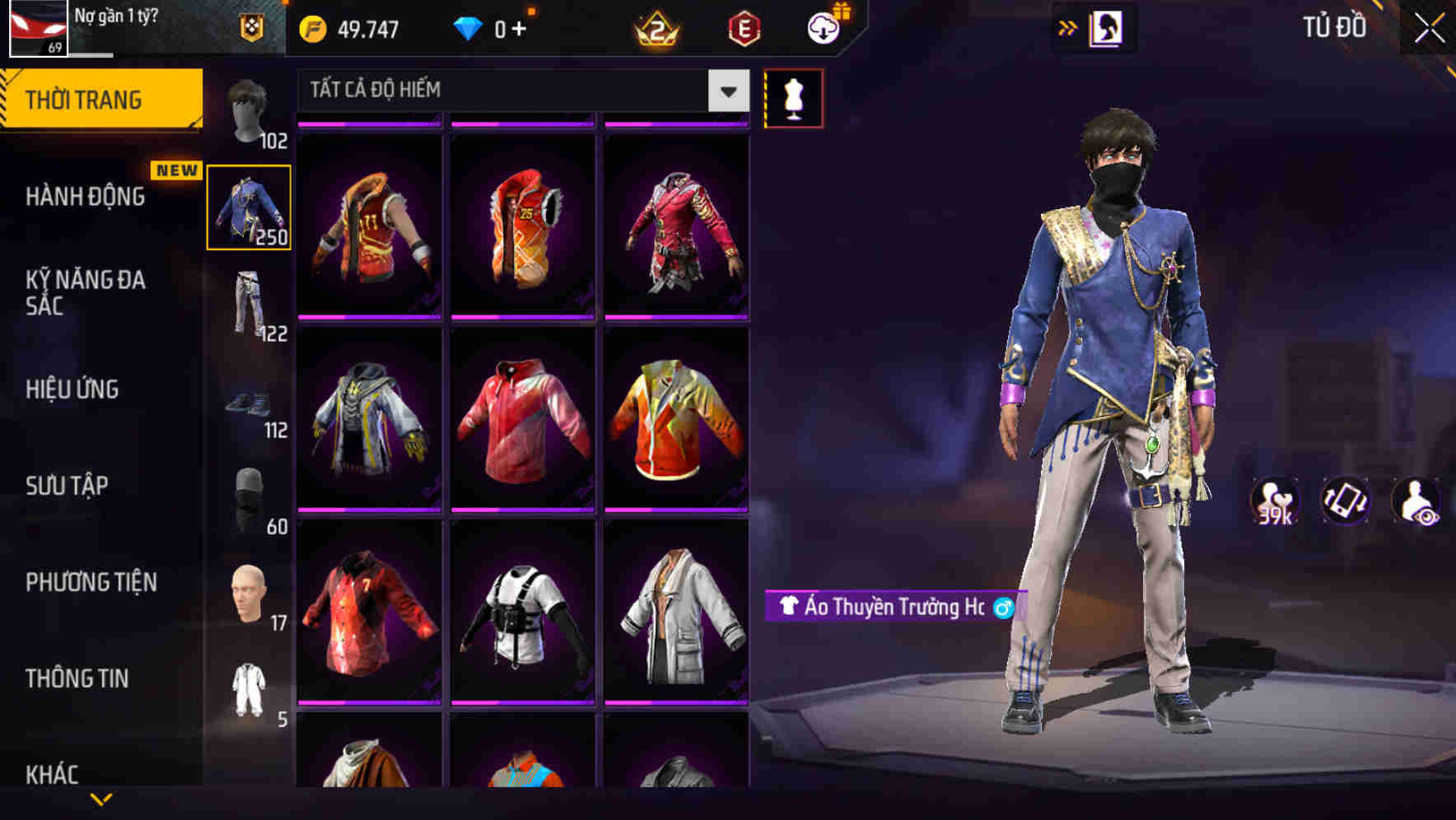Open character profile icon in top bar
The image size is (1456, 820).
(x=1108, y=27)
